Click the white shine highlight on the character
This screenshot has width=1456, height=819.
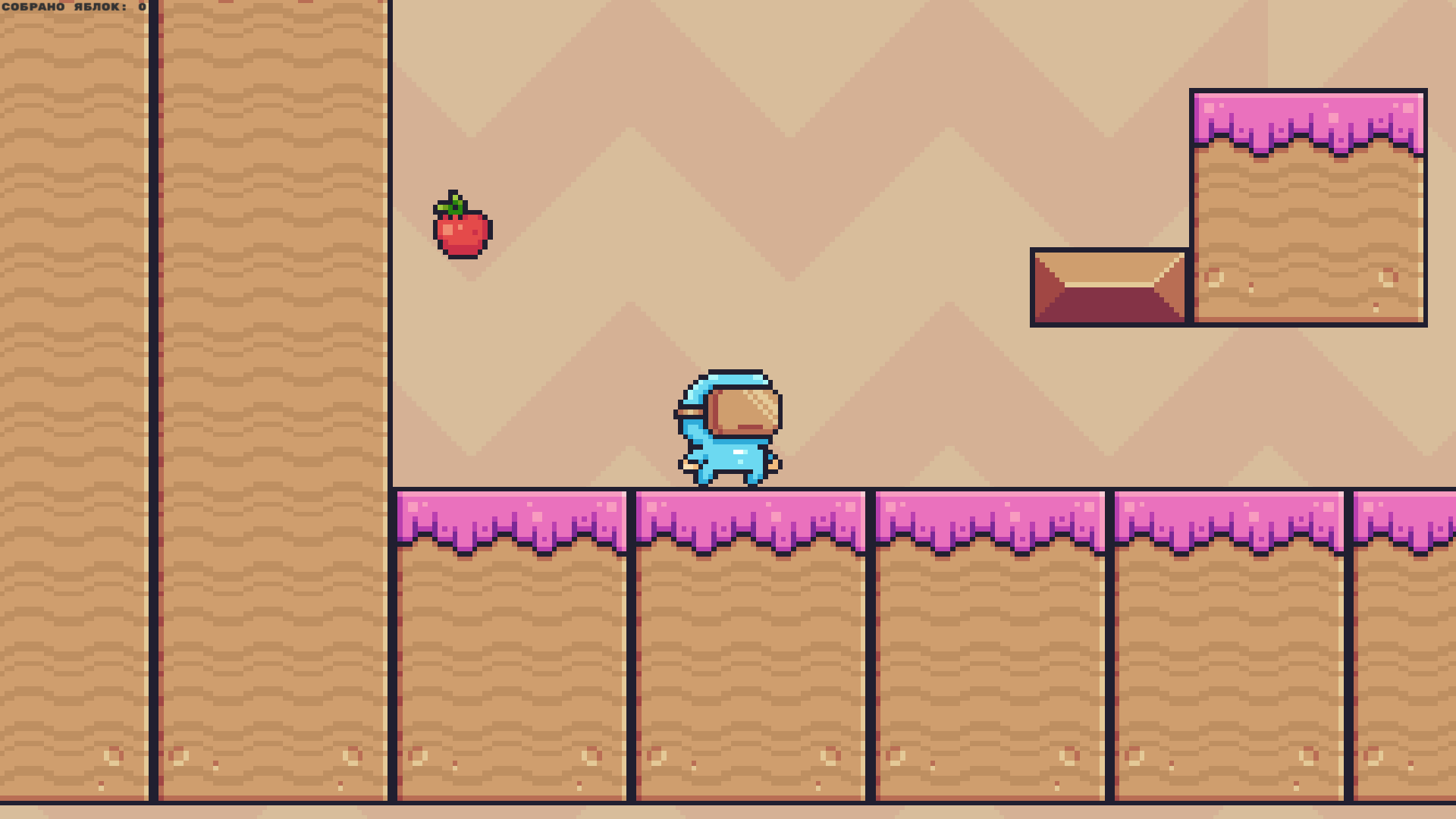[x=739, y=451]
